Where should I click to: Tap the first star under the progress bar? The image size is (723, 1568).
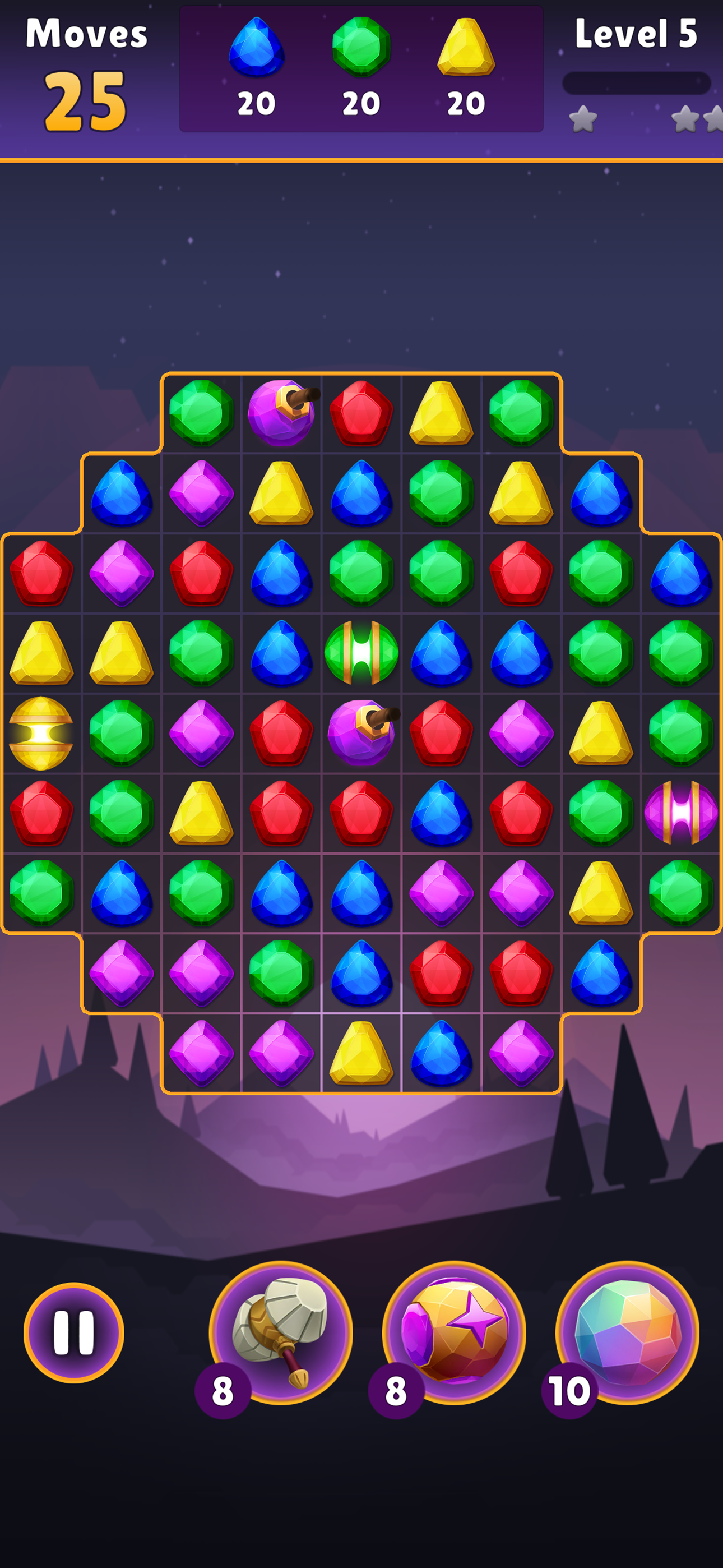point(583,119)
